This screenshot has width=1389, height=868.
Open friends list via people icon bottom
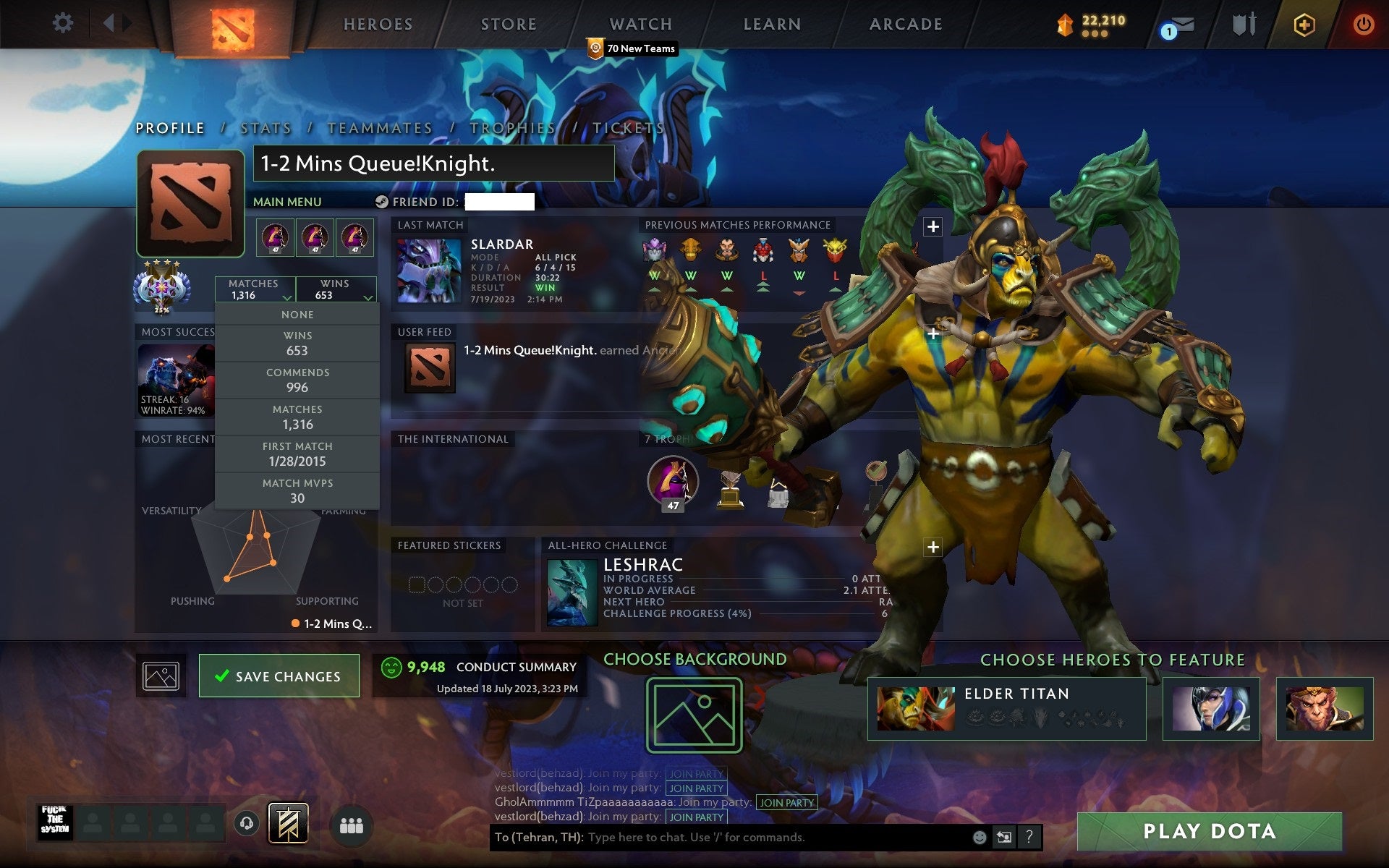click(x=352, y=823)
